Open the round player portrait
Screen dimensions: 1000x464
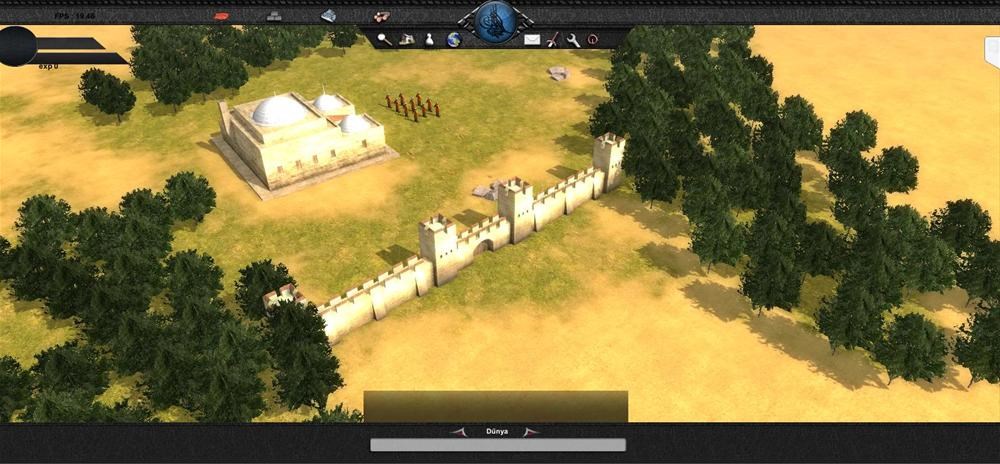tap(17, 46)
